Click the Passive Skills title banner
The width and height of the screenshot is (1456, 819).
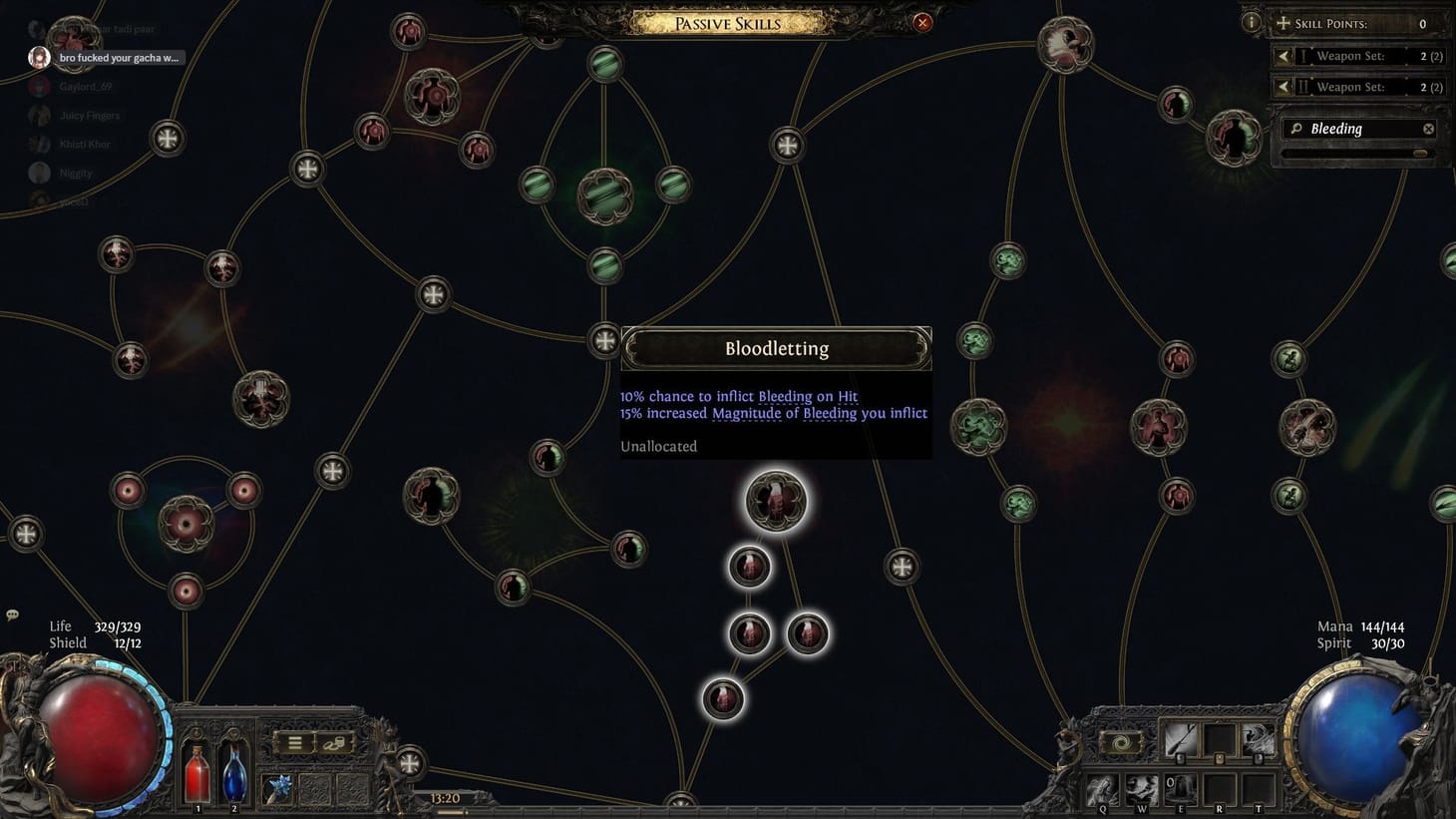click(x=728, y=23)
